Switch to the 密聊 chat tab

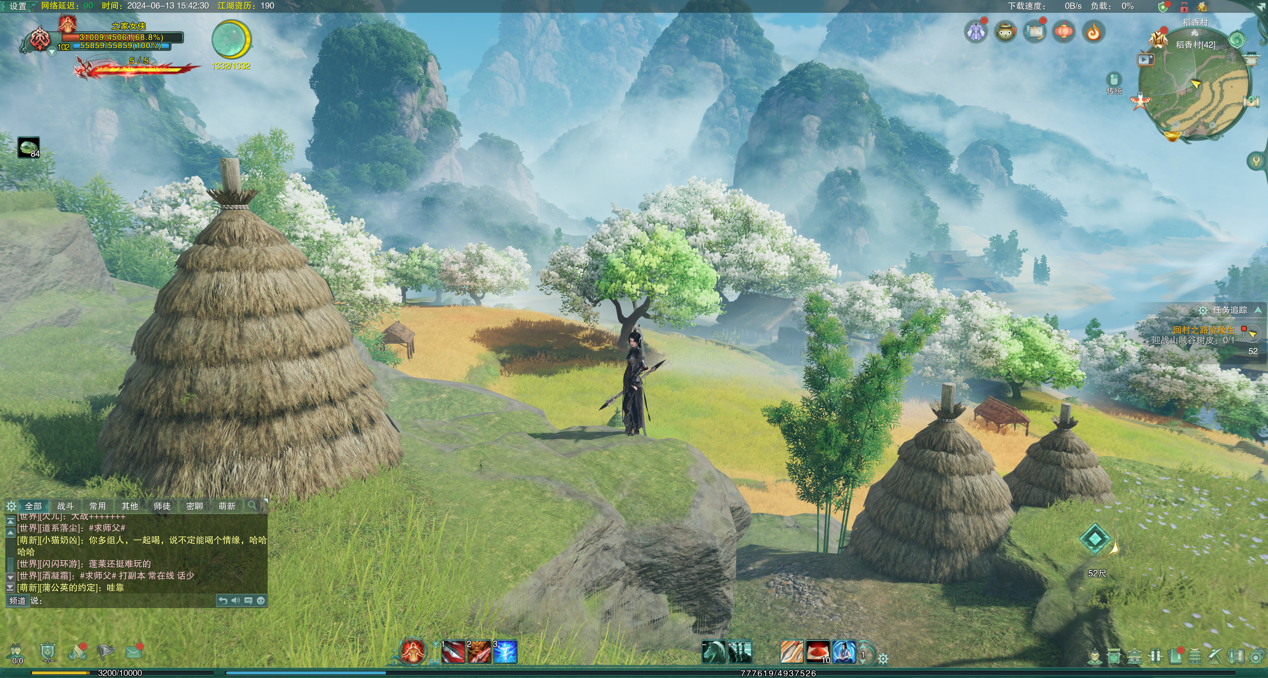[x=194, y=507]
